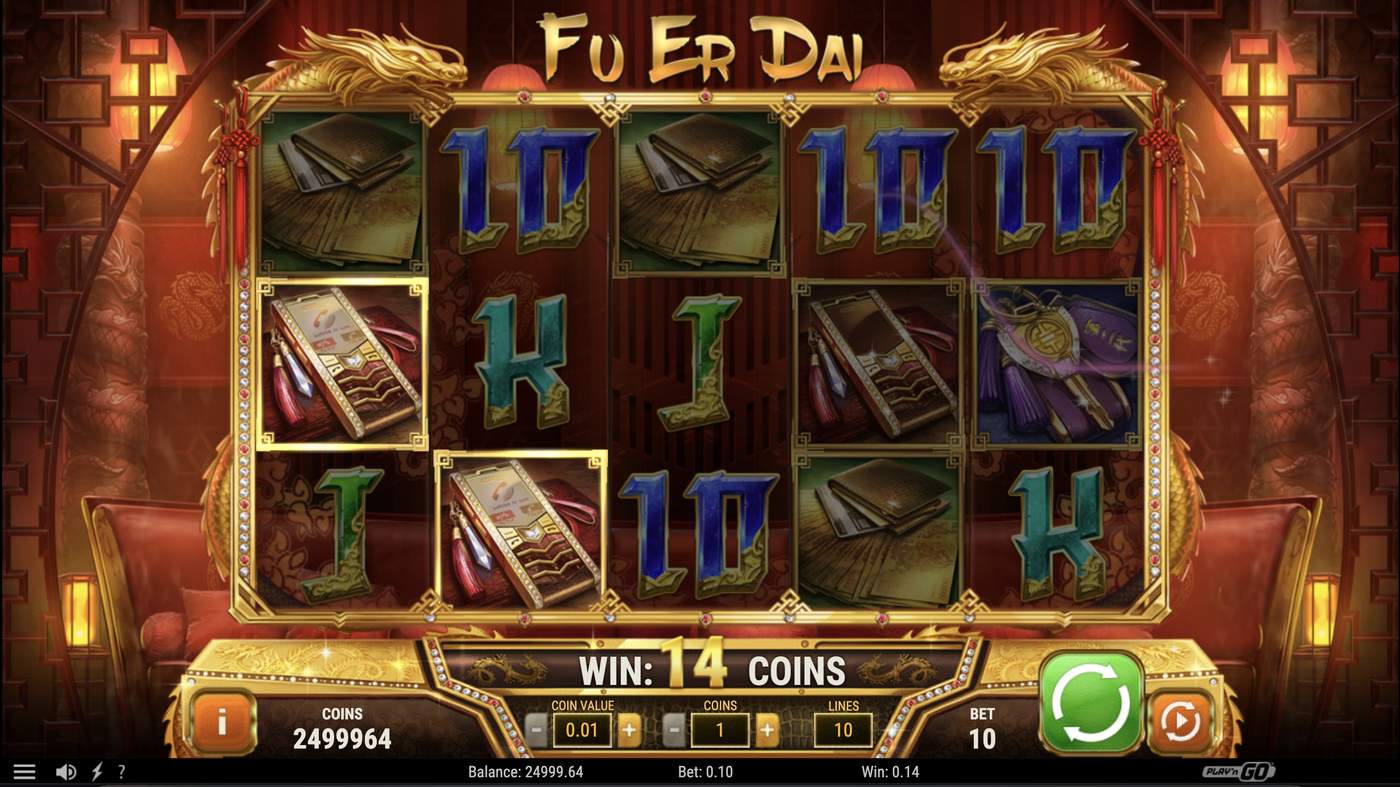Increase the coin value with the plus button
1400x787 pixels.
[x=630, y=730]
